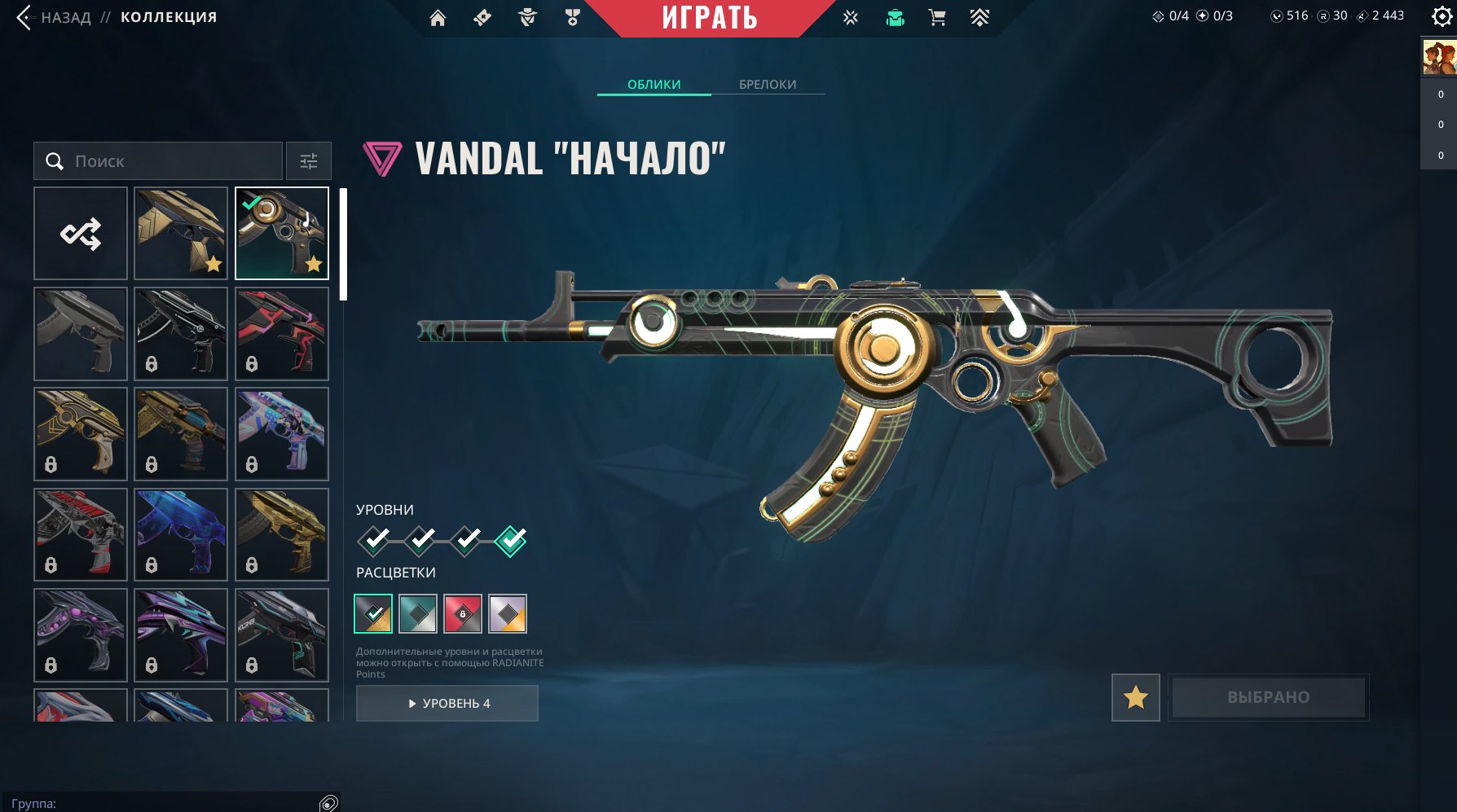Open the Battle Pass ticket icon

(x=482, y=16)
